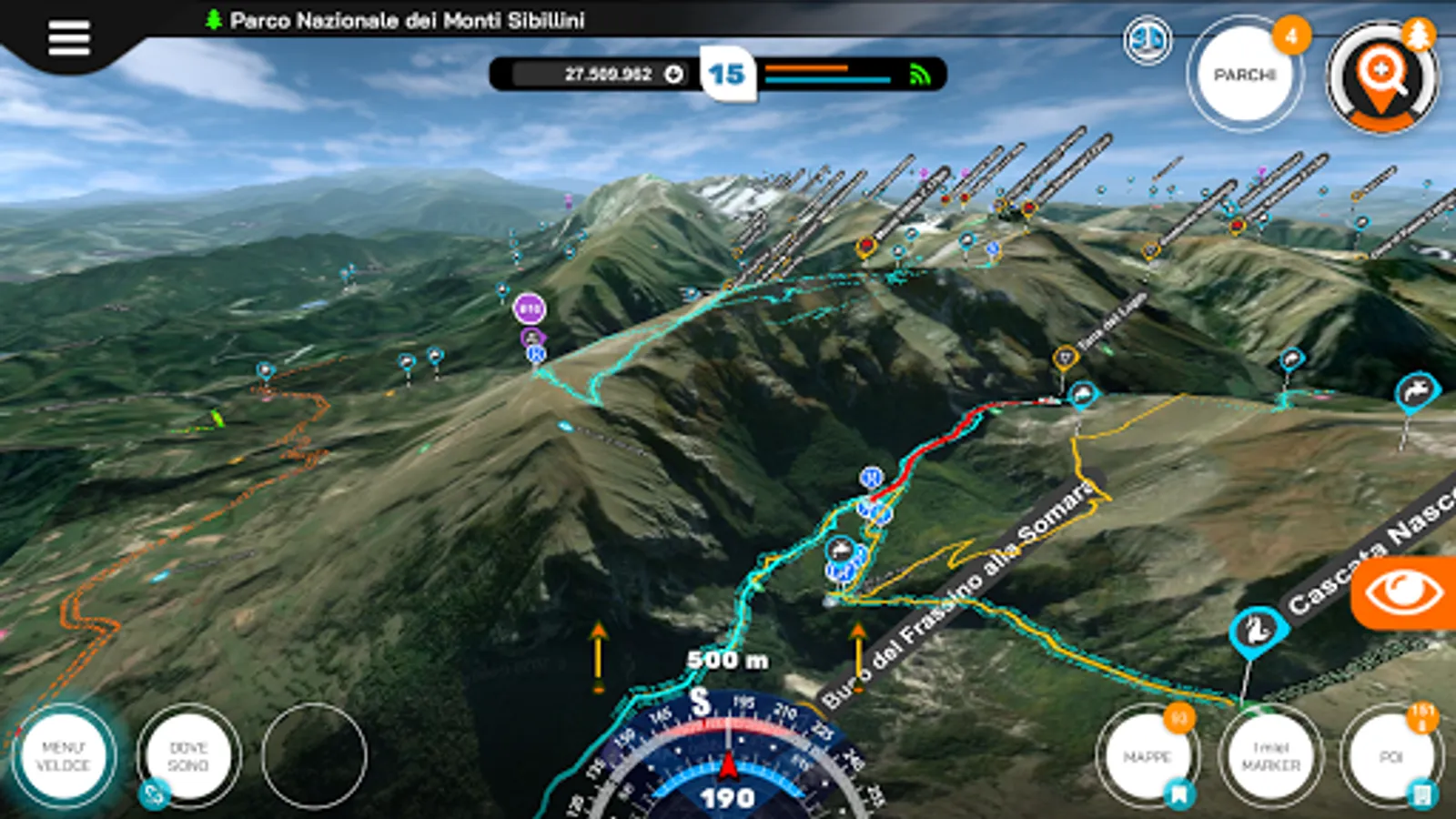1456x819 pixels.
Task: Select the Cascata waterfall map marker
Action: [1258, 630]
